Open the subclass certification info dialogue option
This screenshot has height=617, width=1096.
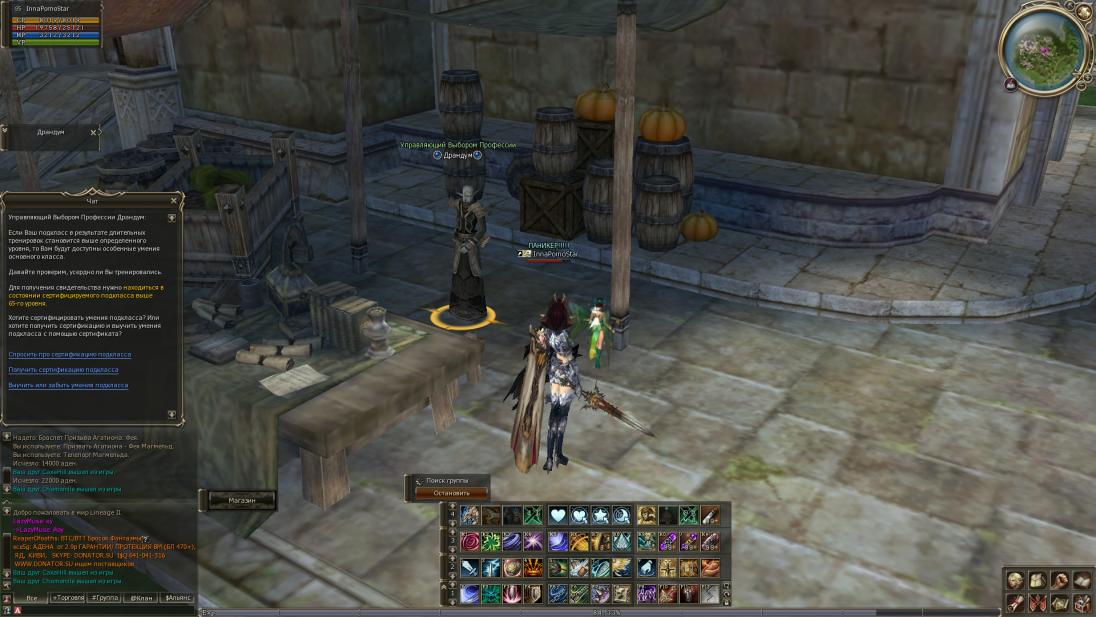pyautogui.click(x=69, y=354)
